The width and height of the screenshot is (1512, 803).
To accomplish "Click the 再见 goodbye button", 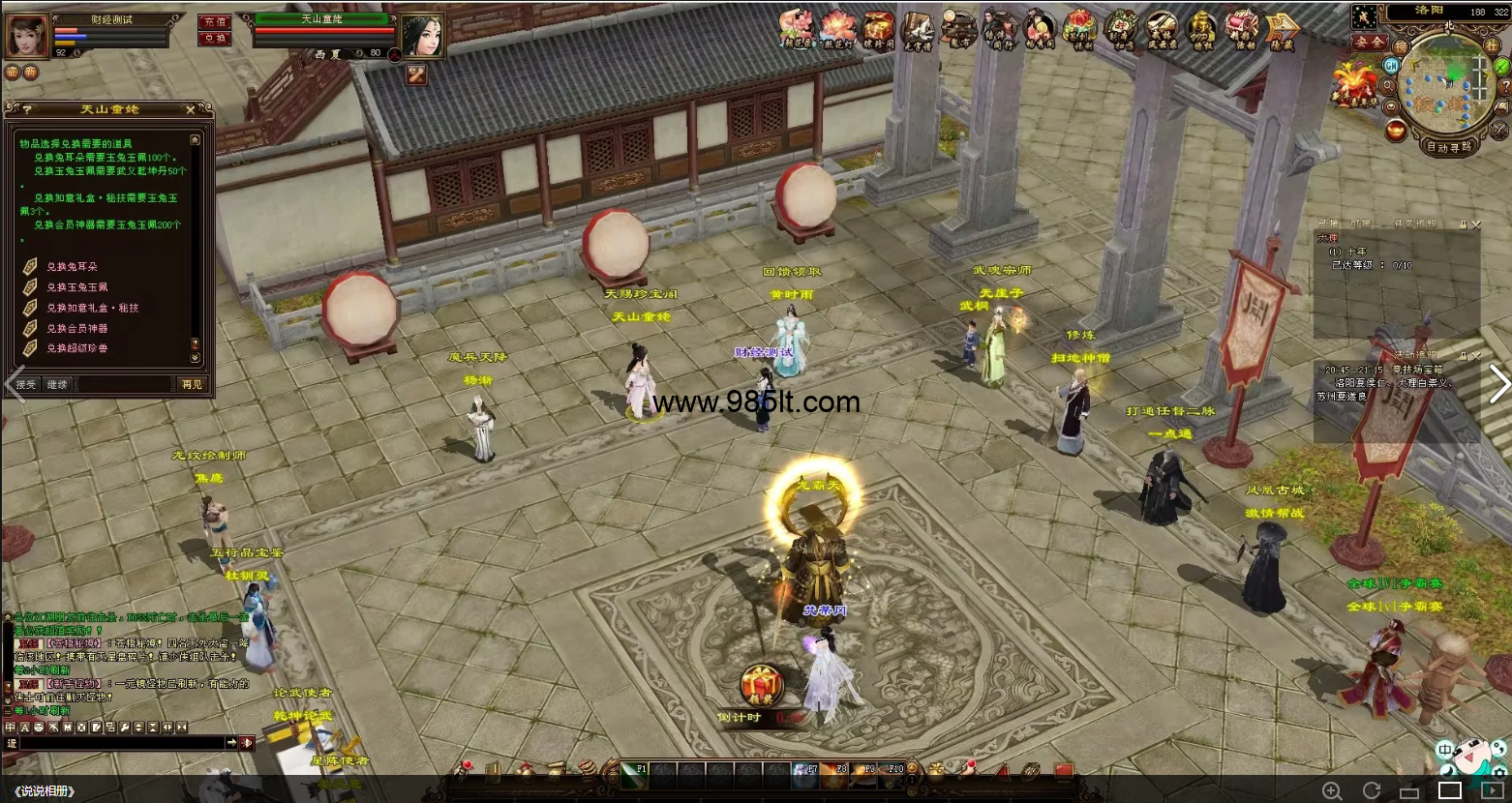I will point(192,384).
